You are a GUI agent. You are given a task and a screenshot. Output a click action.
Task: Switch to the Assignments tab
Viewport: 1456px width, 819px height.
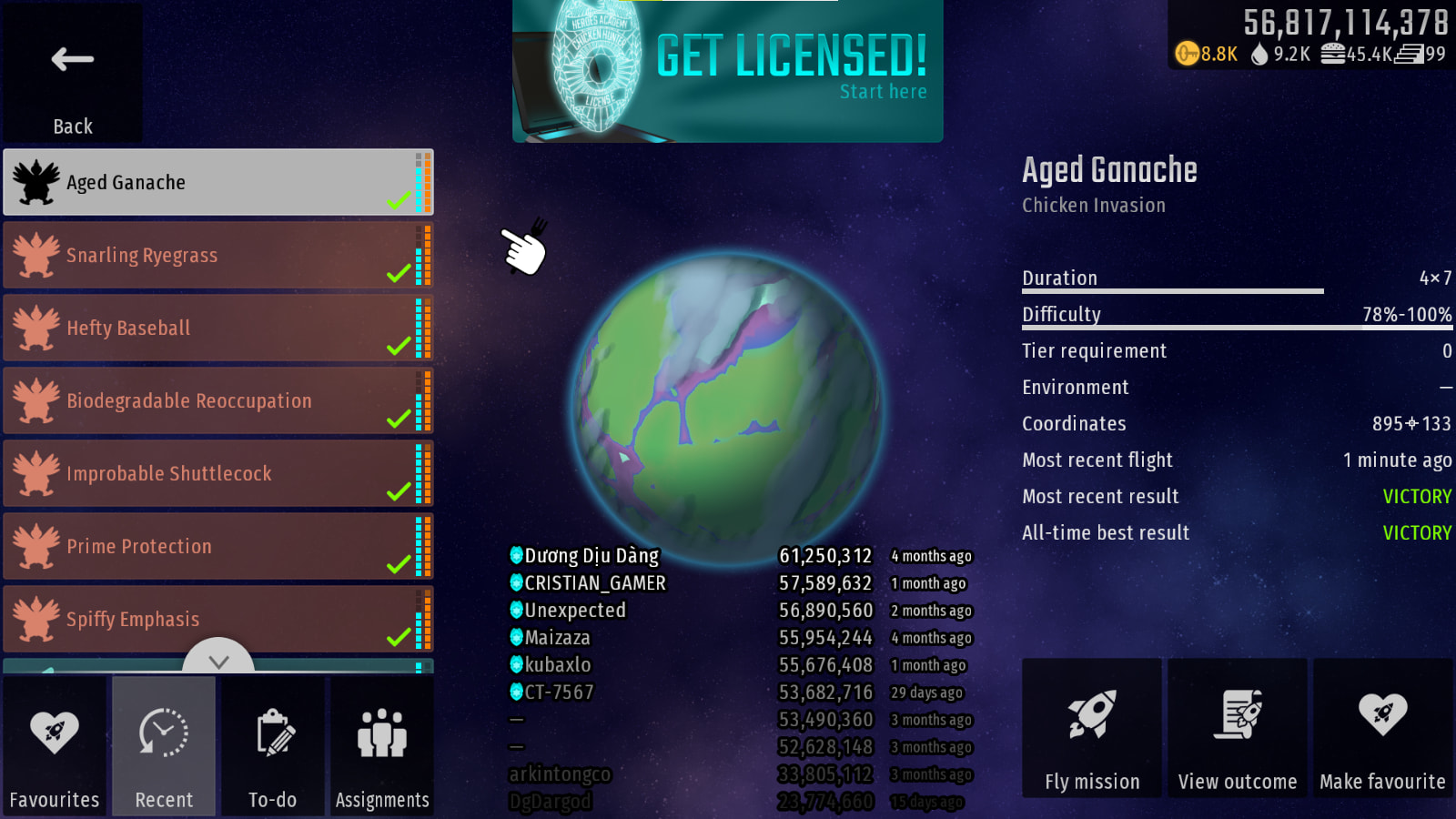pyautogui.click(x=382, y=746)
